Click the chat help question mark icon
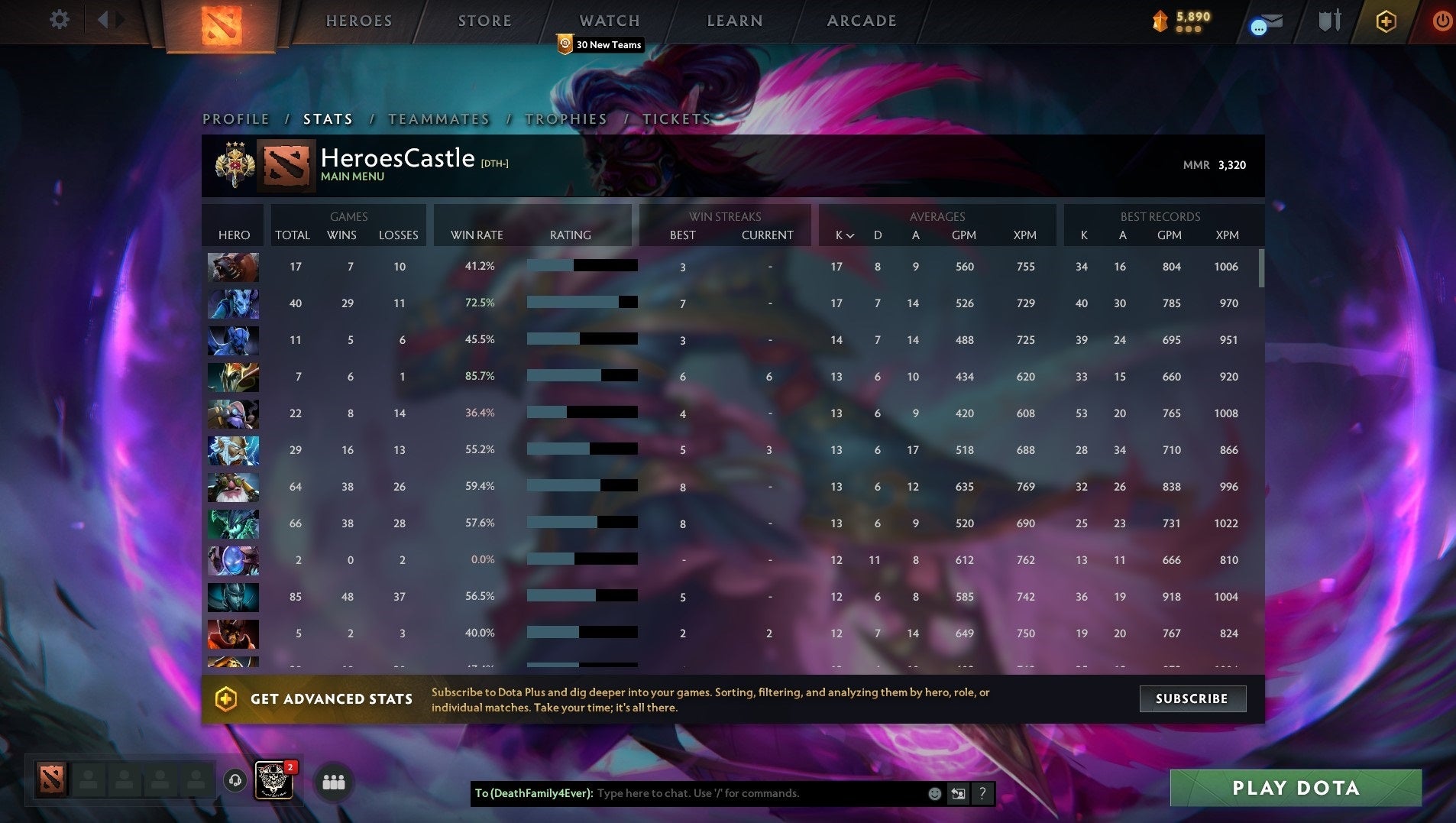The image size is (1456, 823). pos(982,793)
